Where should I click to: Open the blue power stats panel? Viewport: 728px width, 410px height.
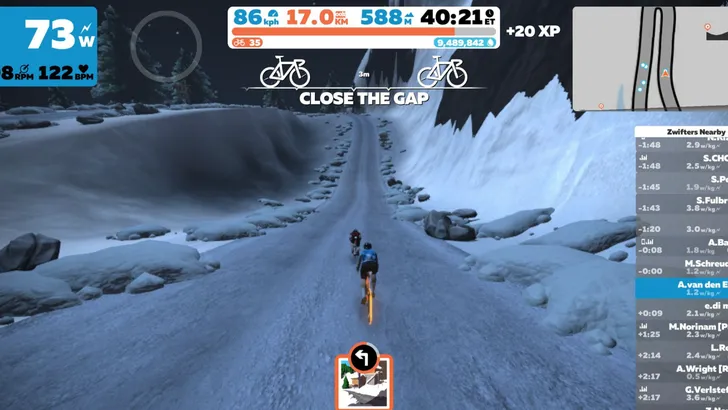[x=48, y=45]
